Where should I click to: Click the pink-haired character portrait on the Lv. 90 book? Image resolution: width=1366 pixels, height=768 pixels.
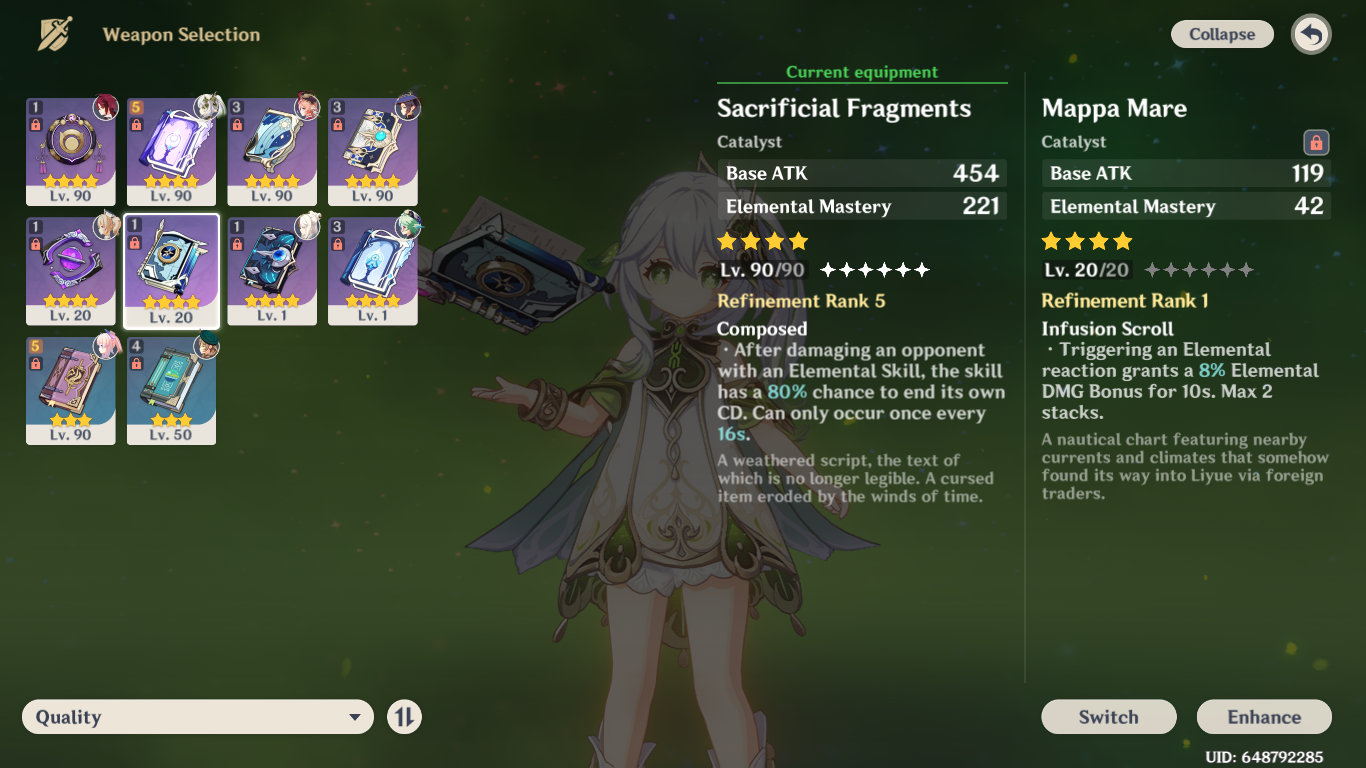pyautogui.click(x=103, y=348)
